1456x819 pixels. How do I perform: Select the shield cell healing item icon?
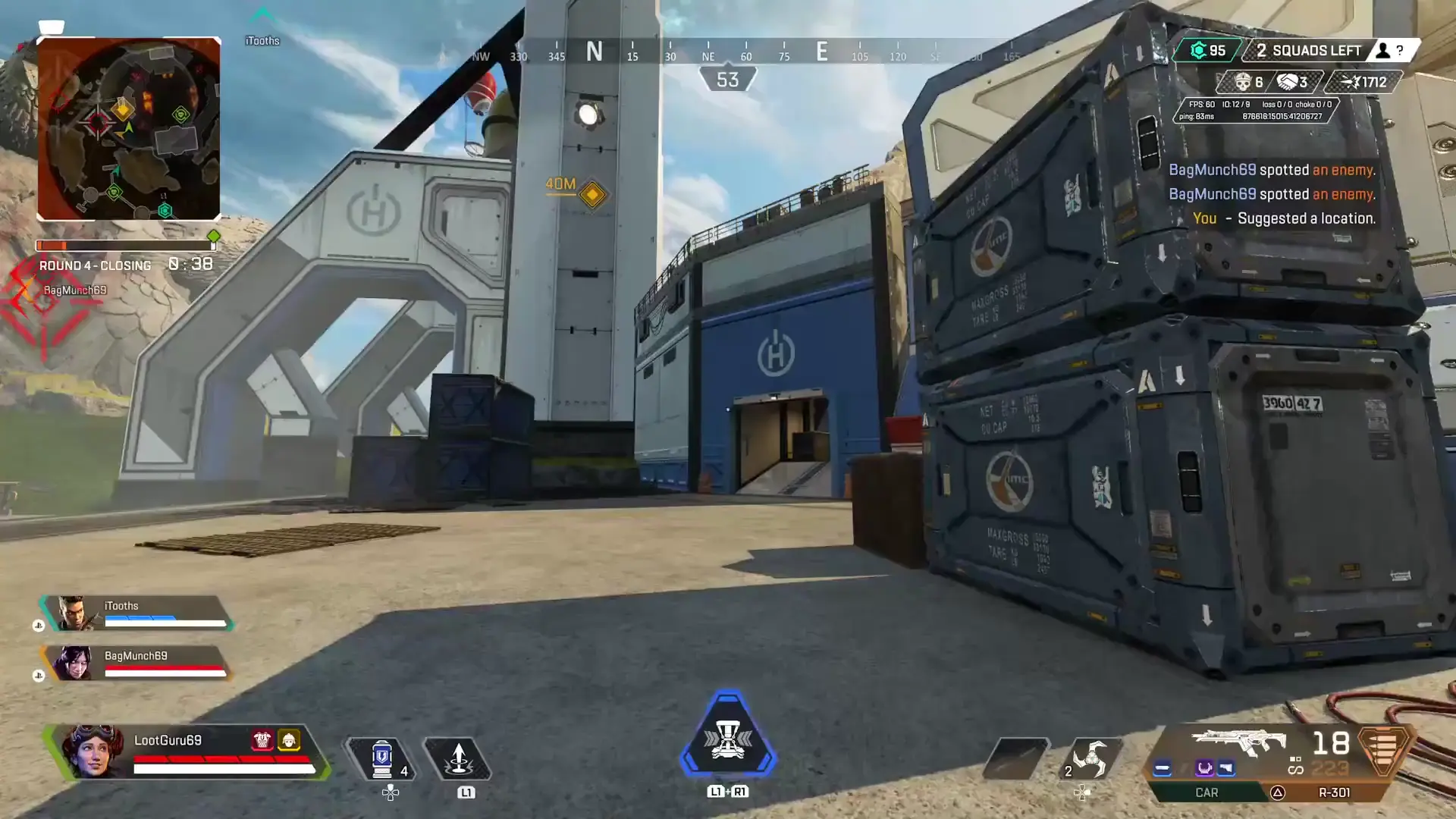coord(382,757)
